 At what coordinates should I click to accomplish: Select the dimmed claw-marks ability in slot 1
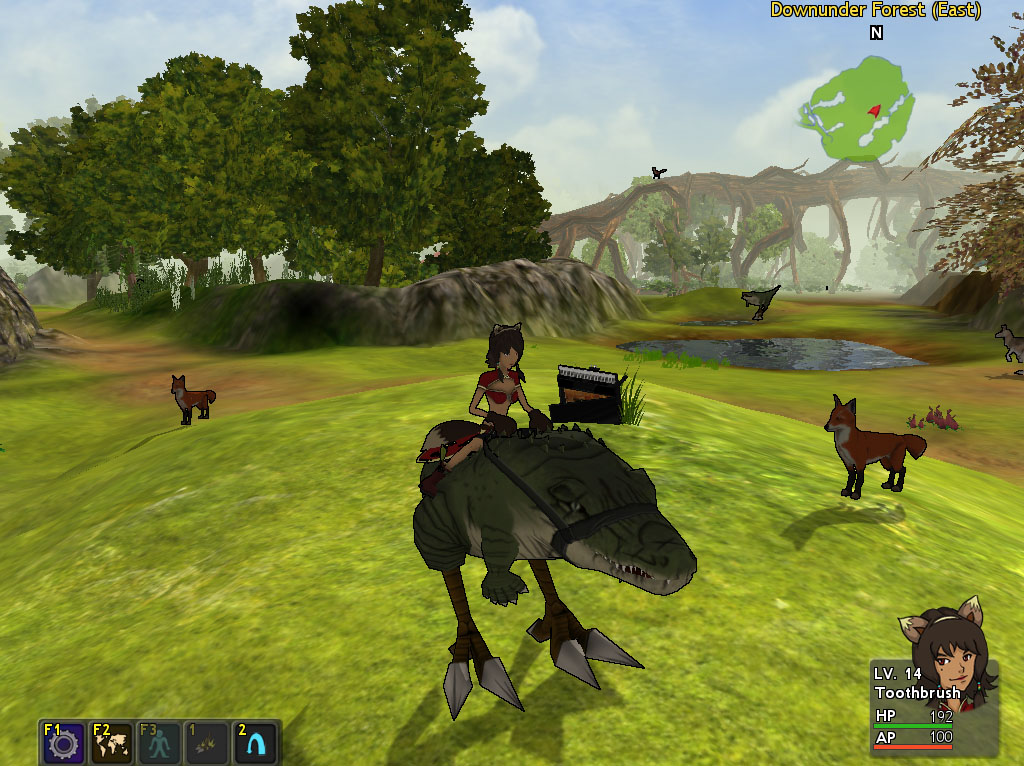pos(207,743)
